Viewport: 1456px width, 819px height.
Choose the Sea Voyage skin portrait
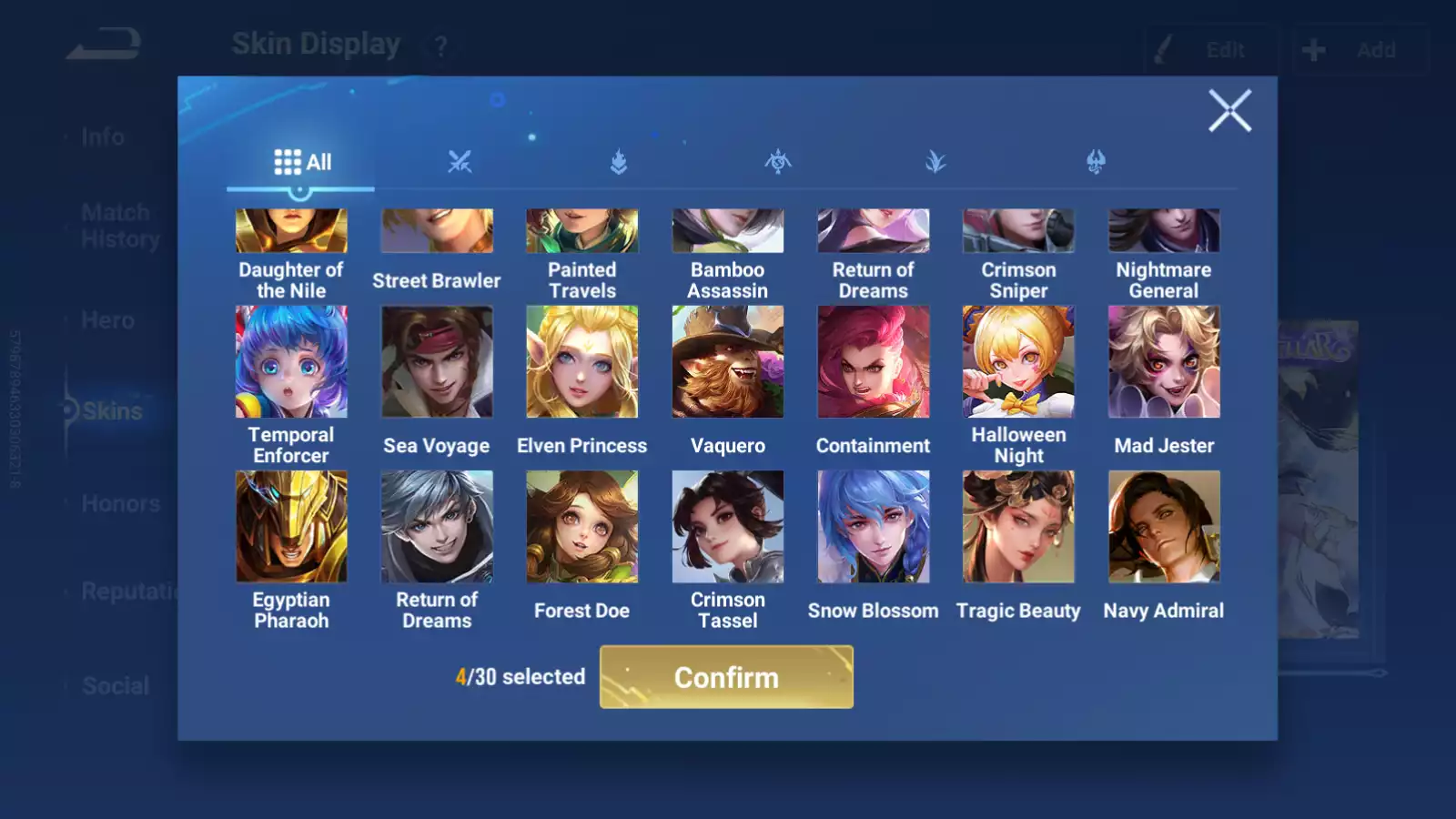(x=437, y=362)
